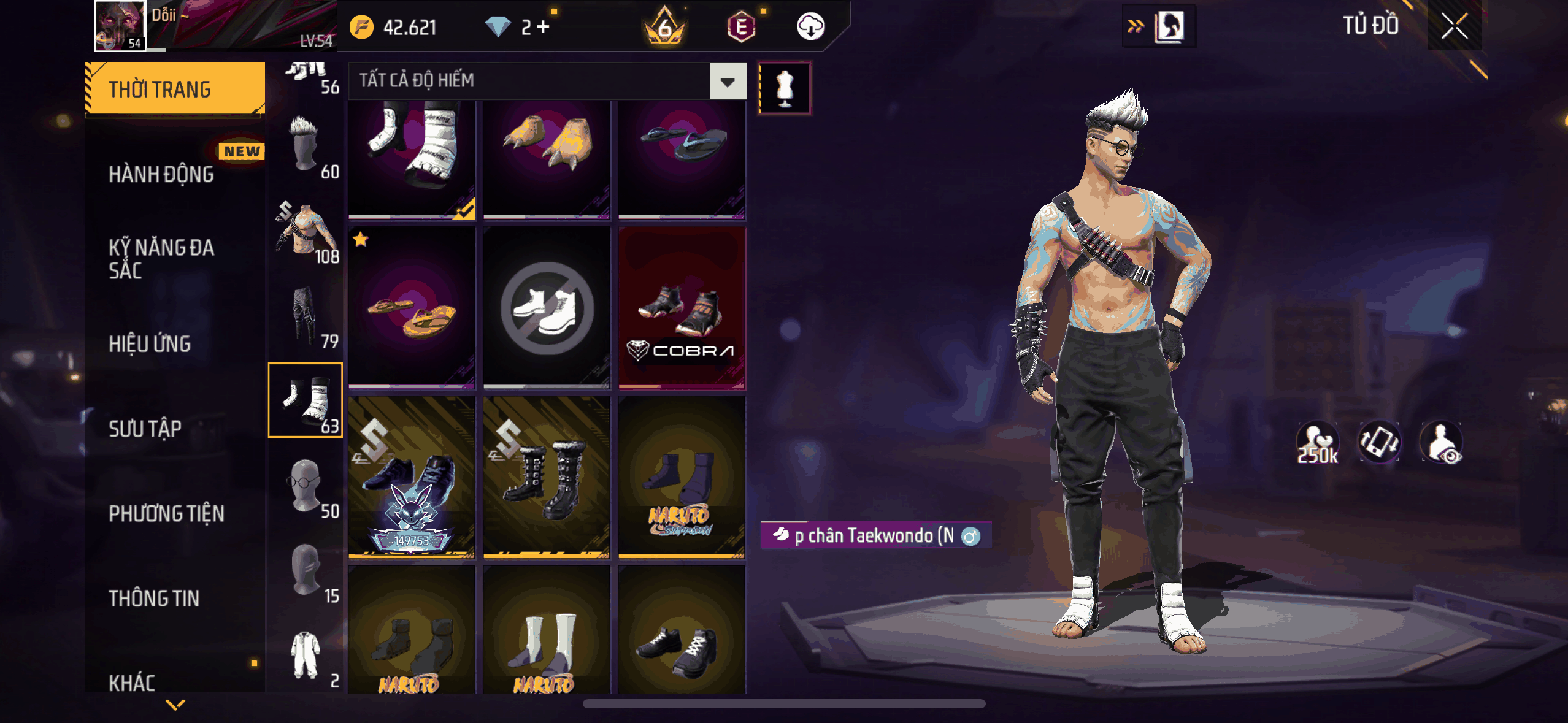
Task: Select the no-shoes unequip slot
Action: [547, 308]
